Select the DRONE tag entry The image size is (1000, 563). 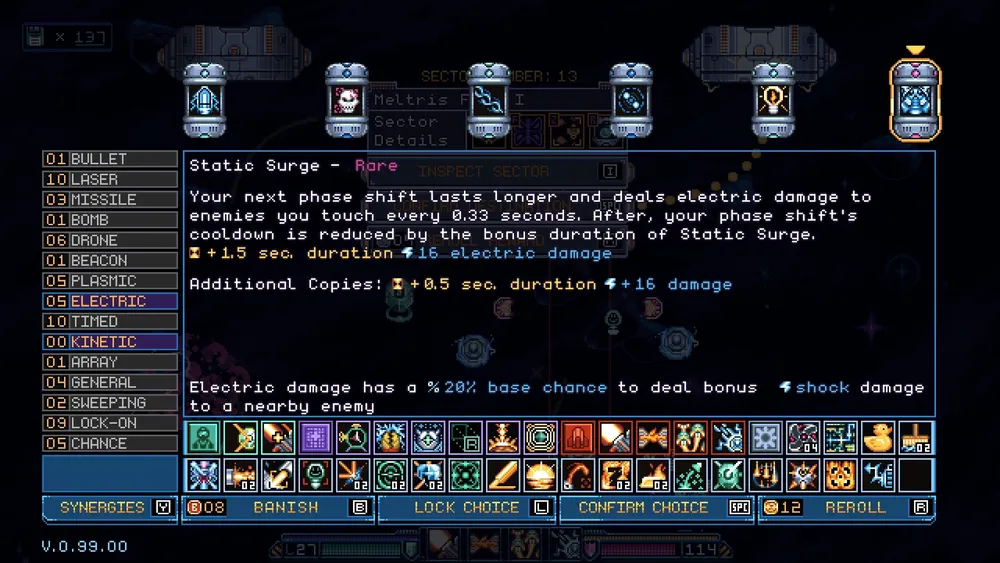pyautogui.click(x=110, y=240)
